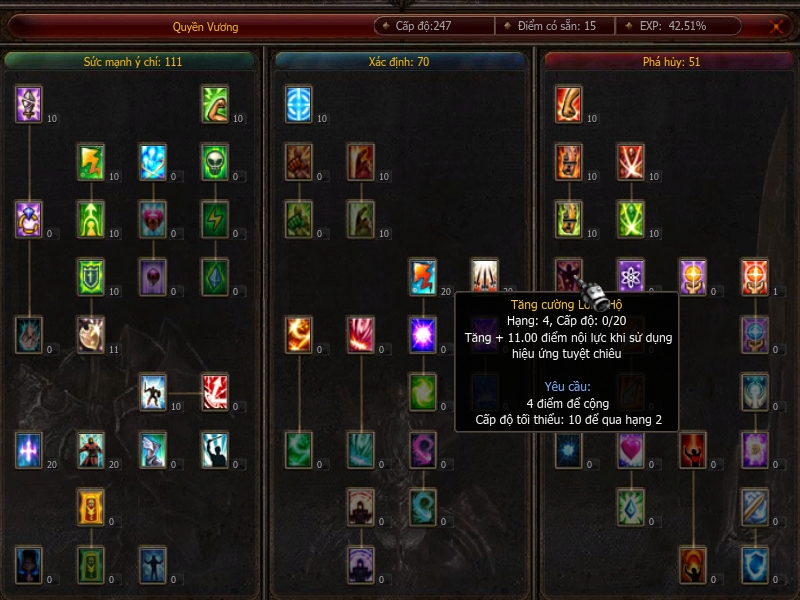Screen dimensions: 800x600
Task: Select the green skull skill icon
Action: point(215,162)
